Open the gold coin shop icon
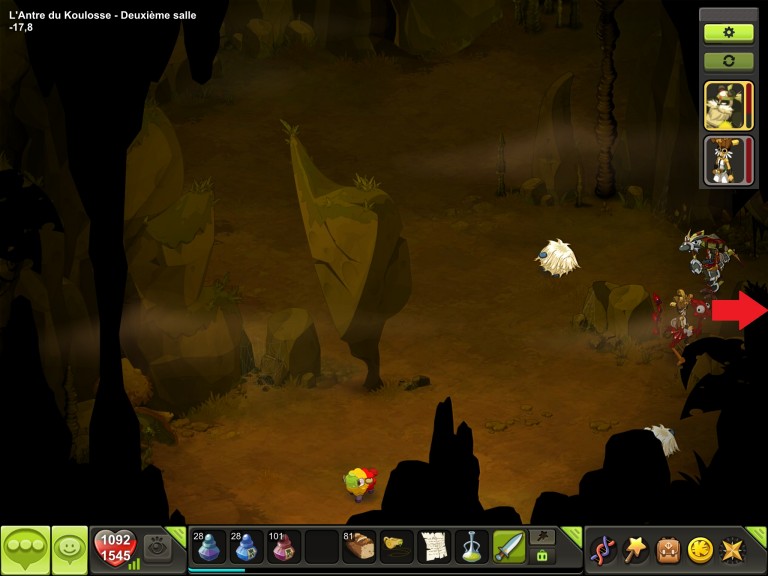 pos(700,549)
